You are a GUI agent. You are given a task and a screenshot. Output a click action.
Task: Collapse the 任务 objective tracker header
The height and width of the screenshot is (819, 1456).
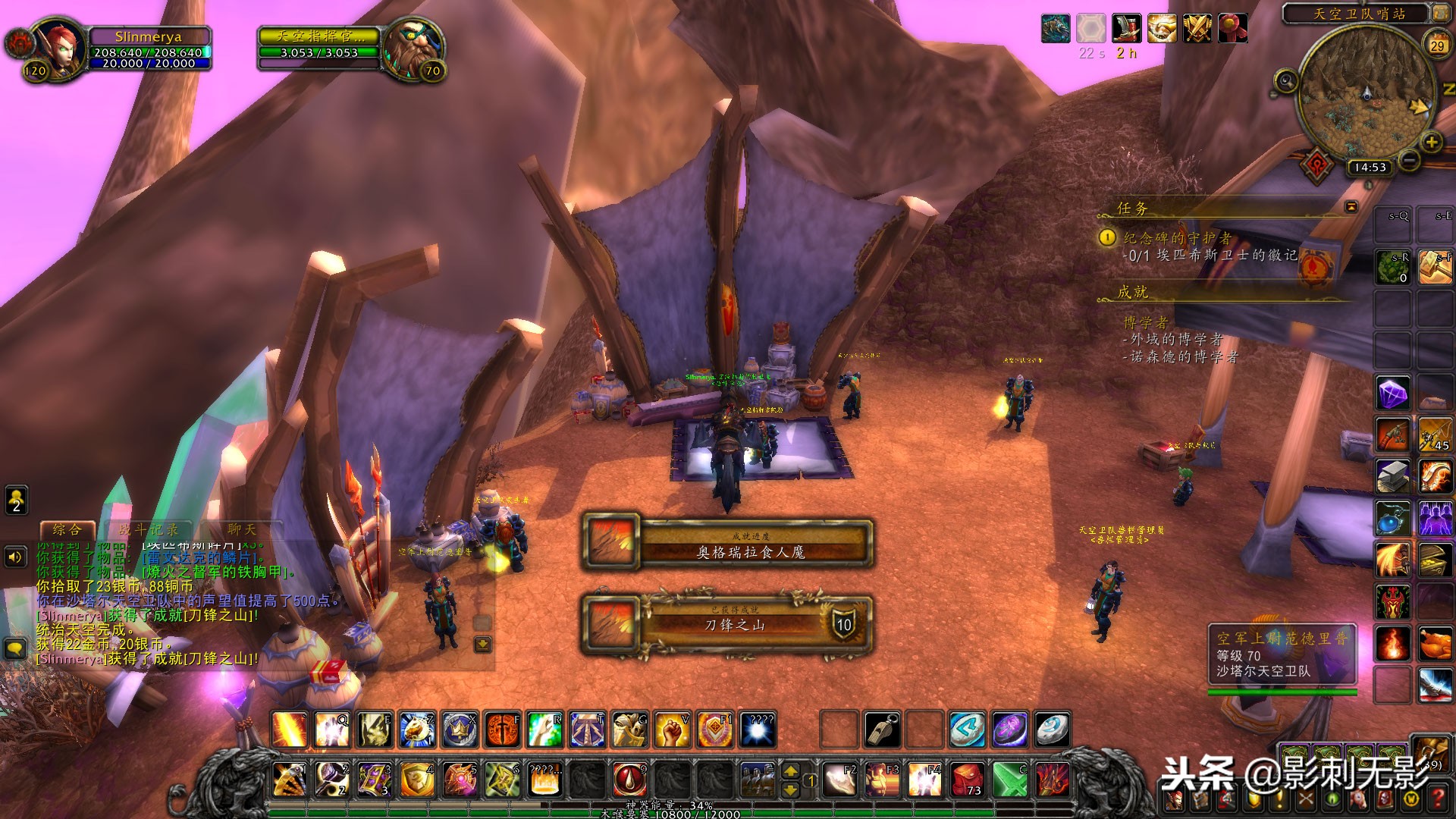click(x=1351, y=206)
